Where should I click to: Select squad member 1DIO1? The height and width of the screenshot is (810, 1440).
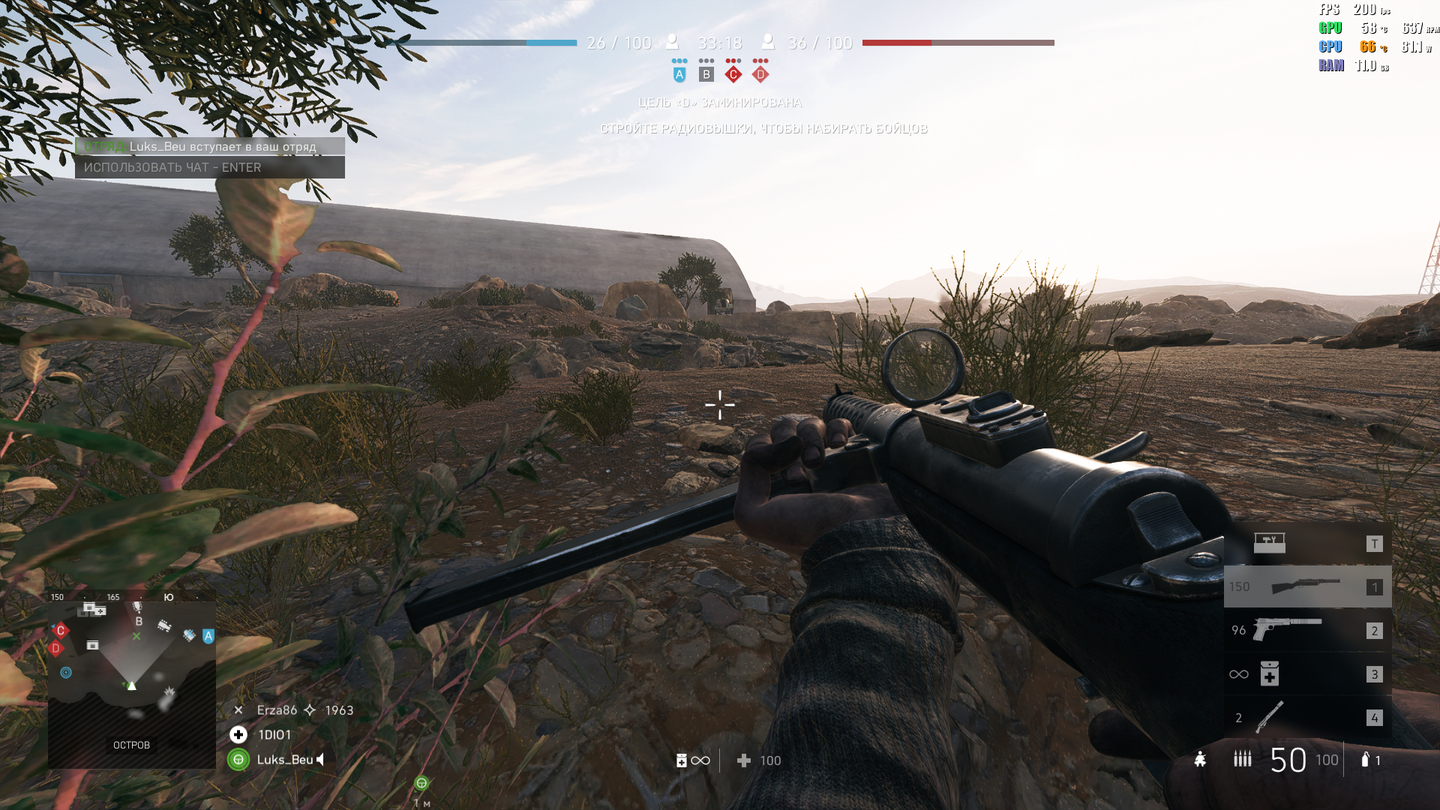(x=274, y=735)
